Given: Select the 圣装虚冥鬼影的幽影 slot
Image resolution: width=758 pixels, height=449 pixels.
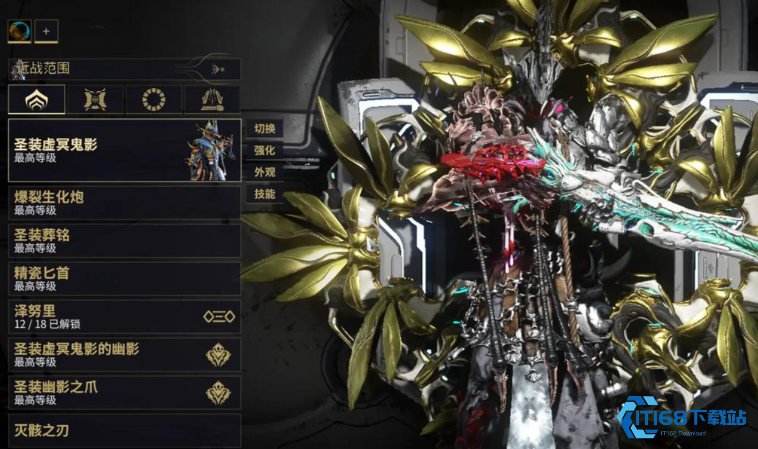Looking at the screenshot, I should [x=124, y=354].
